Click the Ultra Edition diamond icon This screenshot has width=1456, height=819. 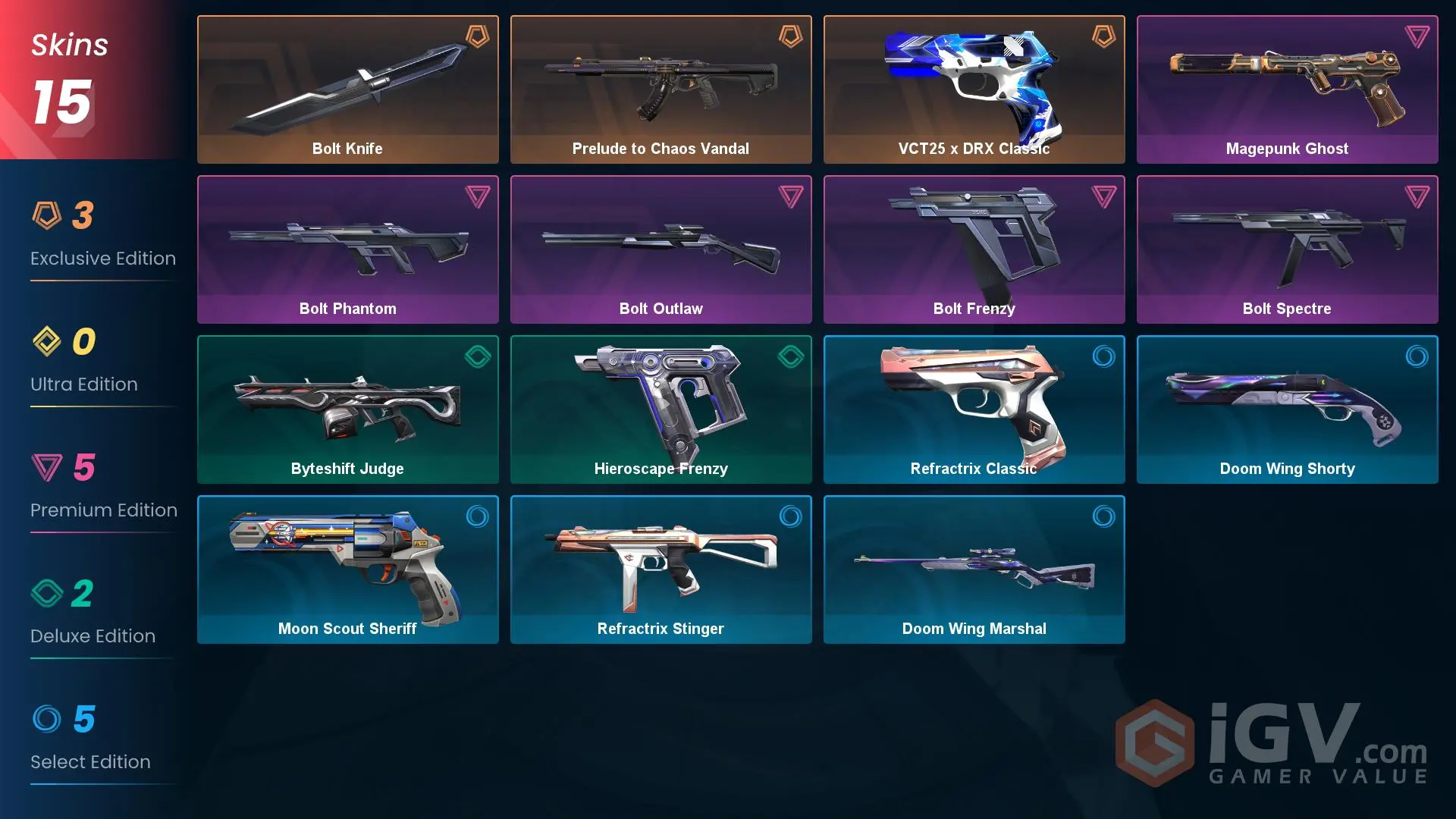47,342
